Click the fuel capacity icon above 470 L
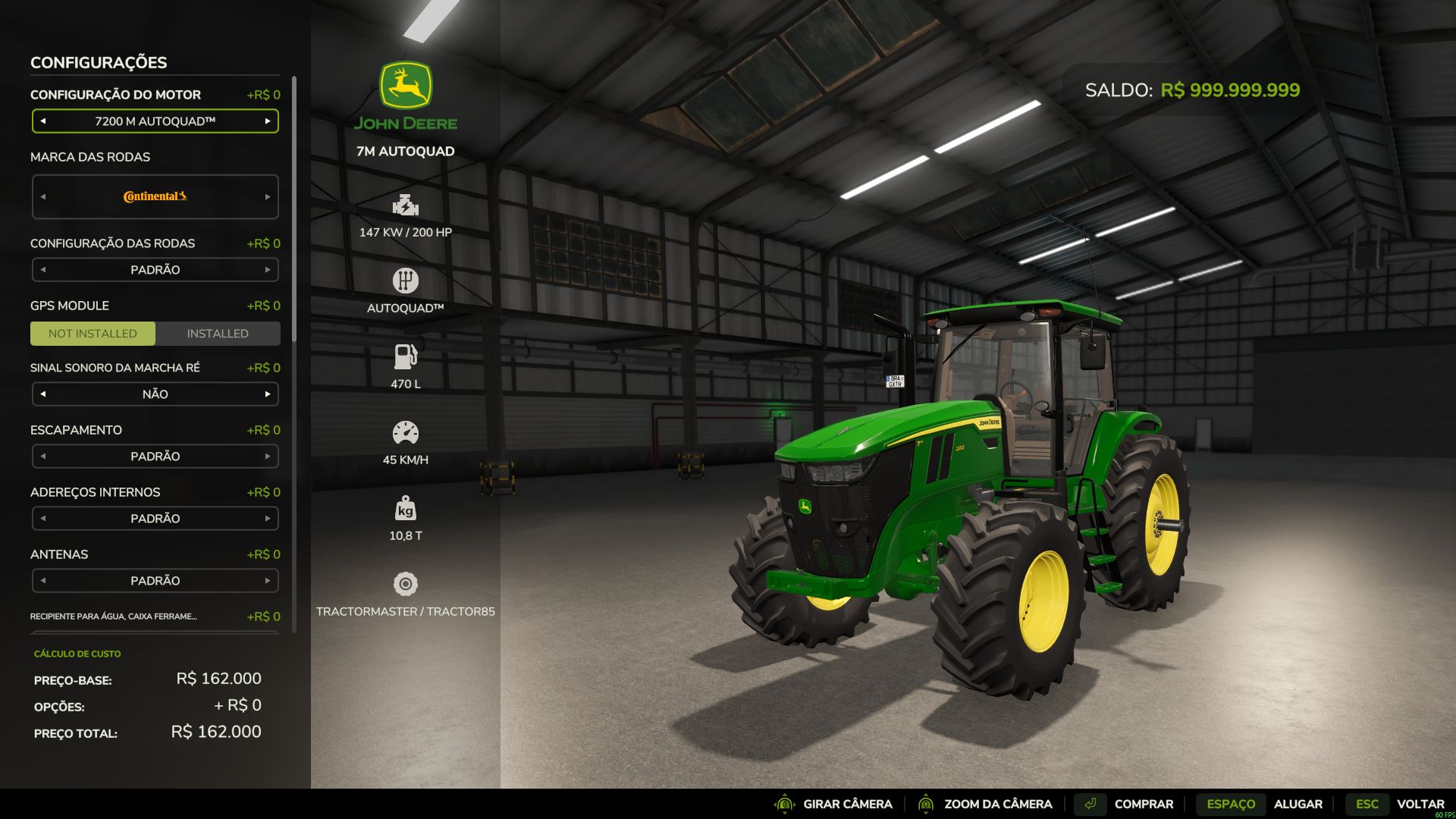1456x819 pixels. (x=406, y=356)
